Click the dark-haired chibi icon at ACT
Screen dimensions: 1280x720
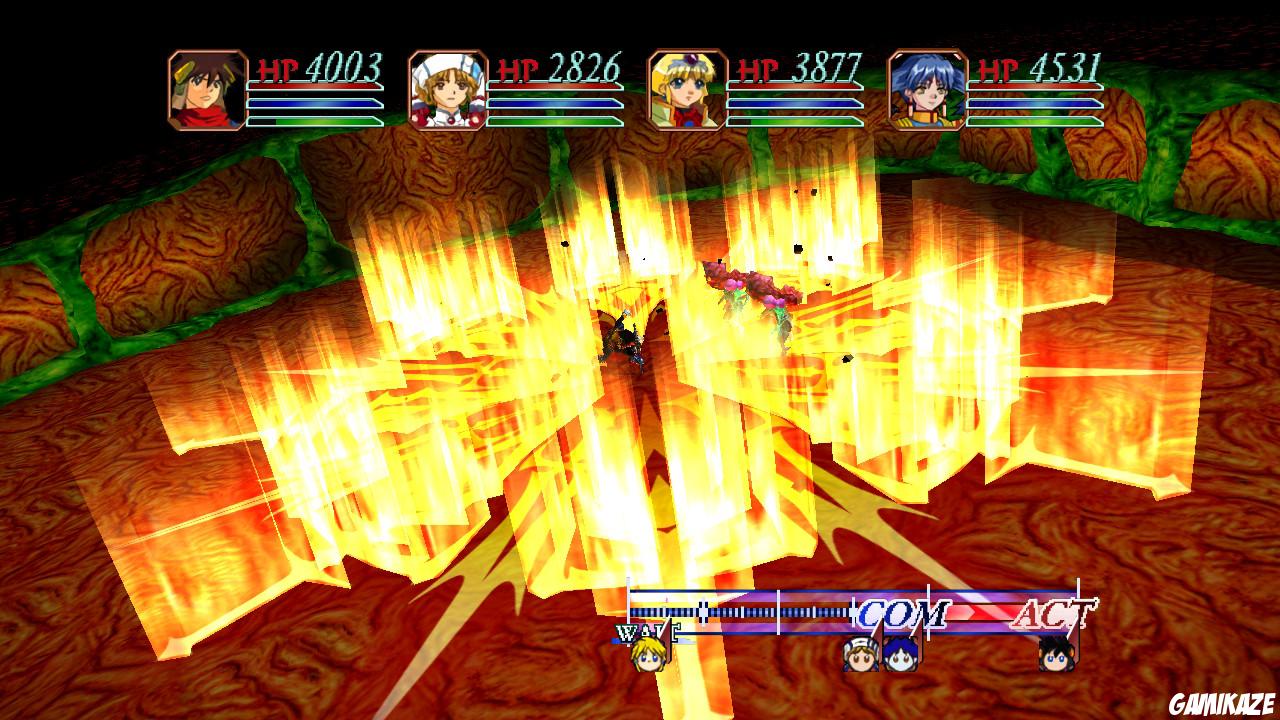(1059, 655)
